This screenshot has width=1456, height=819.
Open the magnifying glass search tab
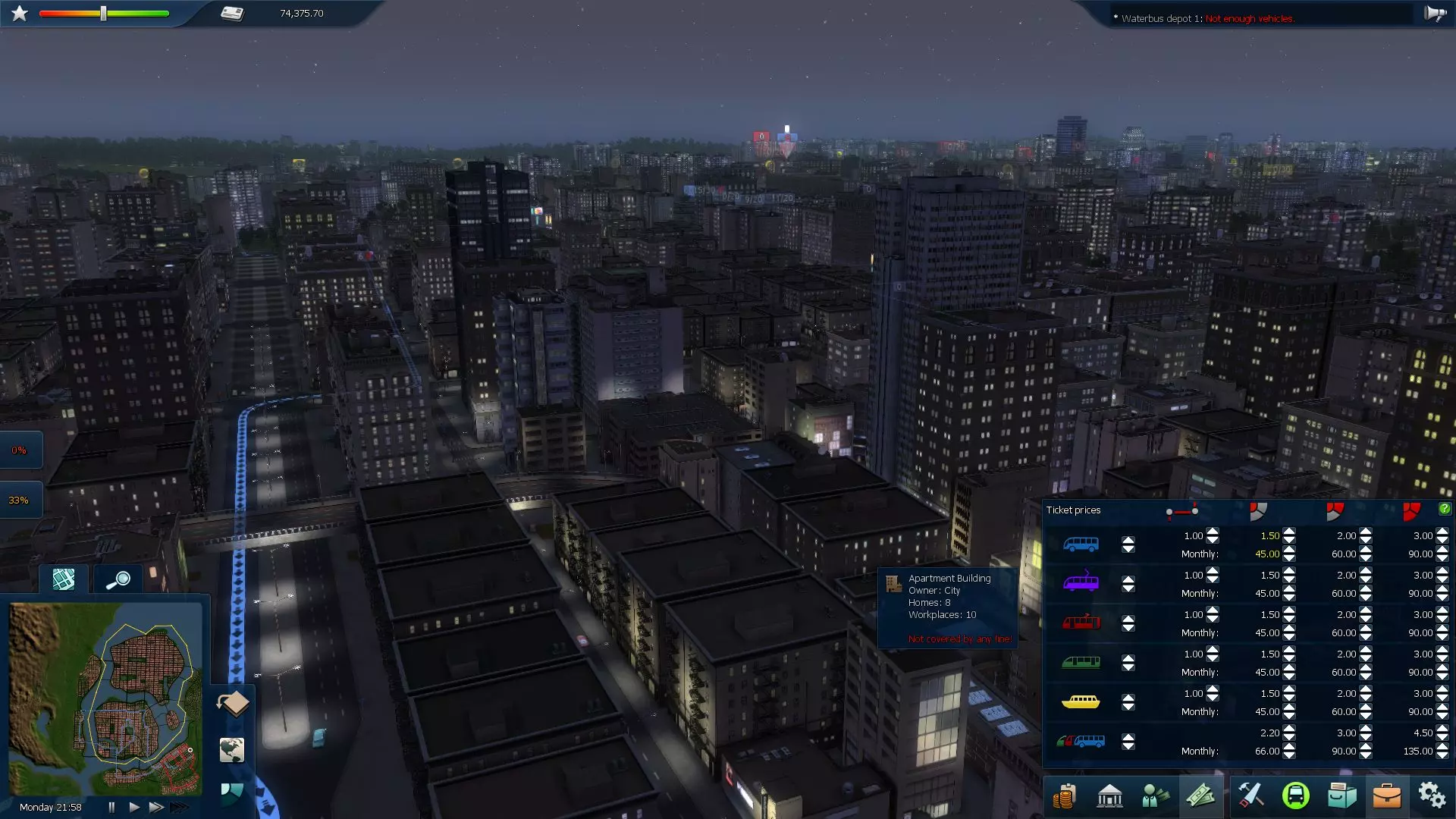click(x=118, y=580)
